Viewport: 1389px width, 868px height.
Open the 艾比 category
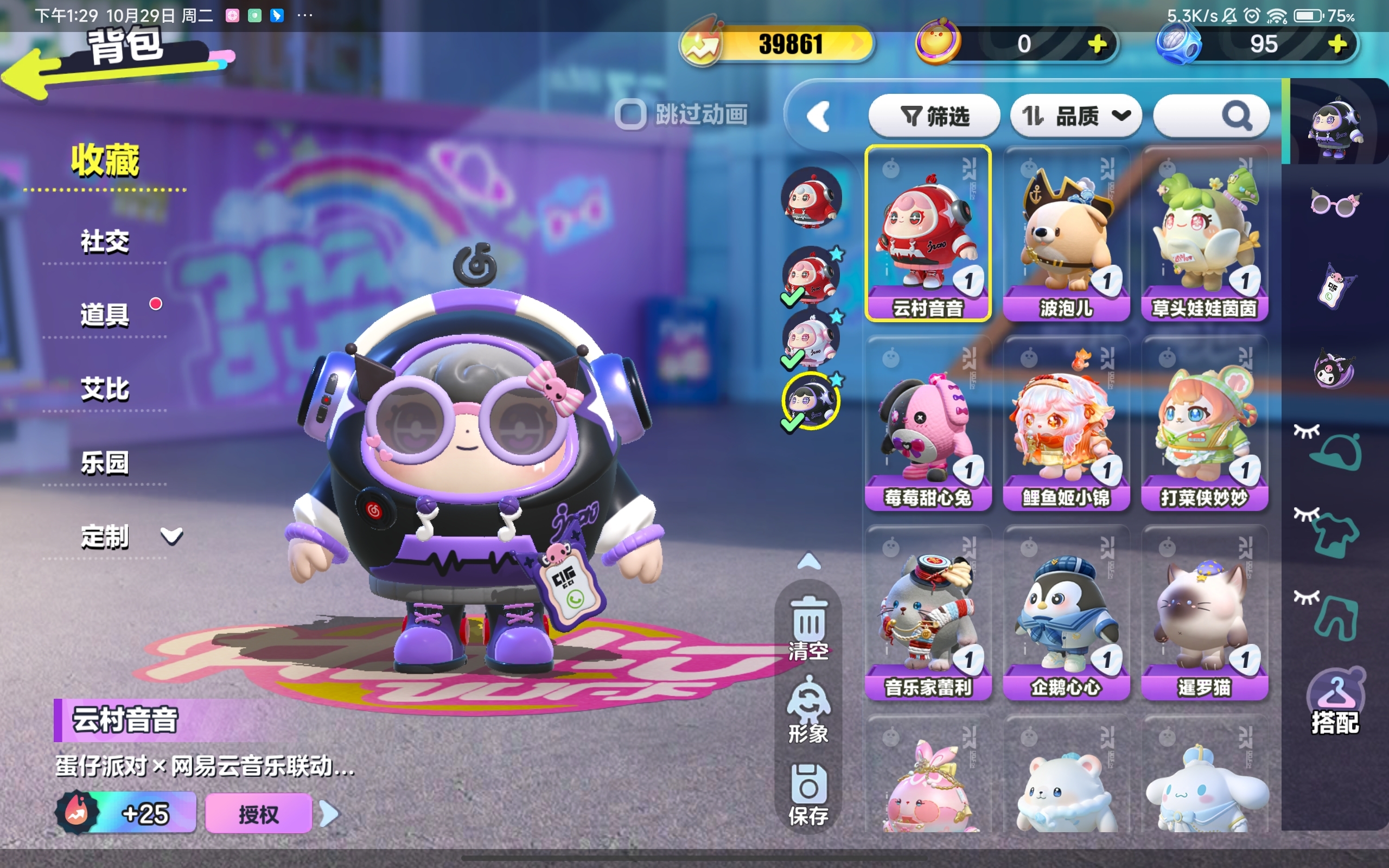click(x=105, y=389)
